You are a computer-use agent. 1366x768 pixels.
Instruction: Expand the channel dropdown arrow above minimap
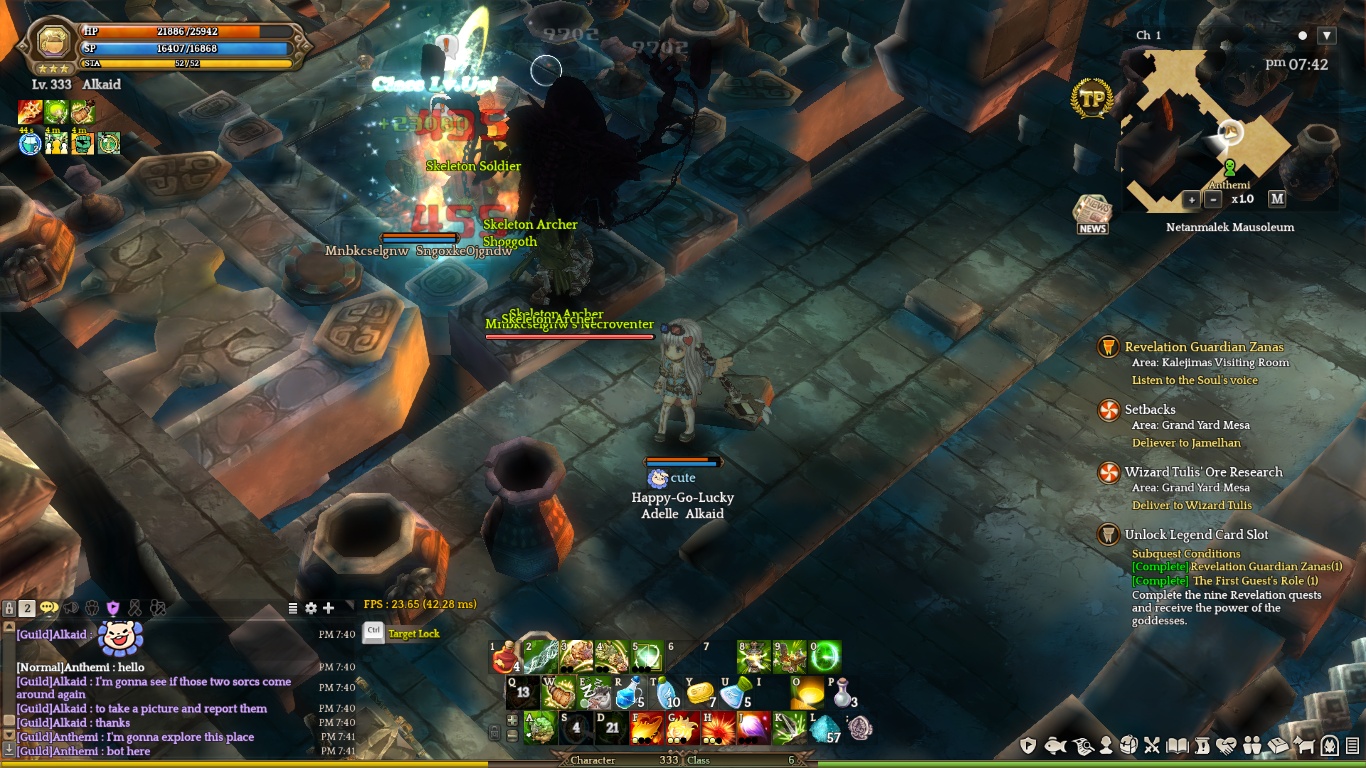click(1327, 36)
